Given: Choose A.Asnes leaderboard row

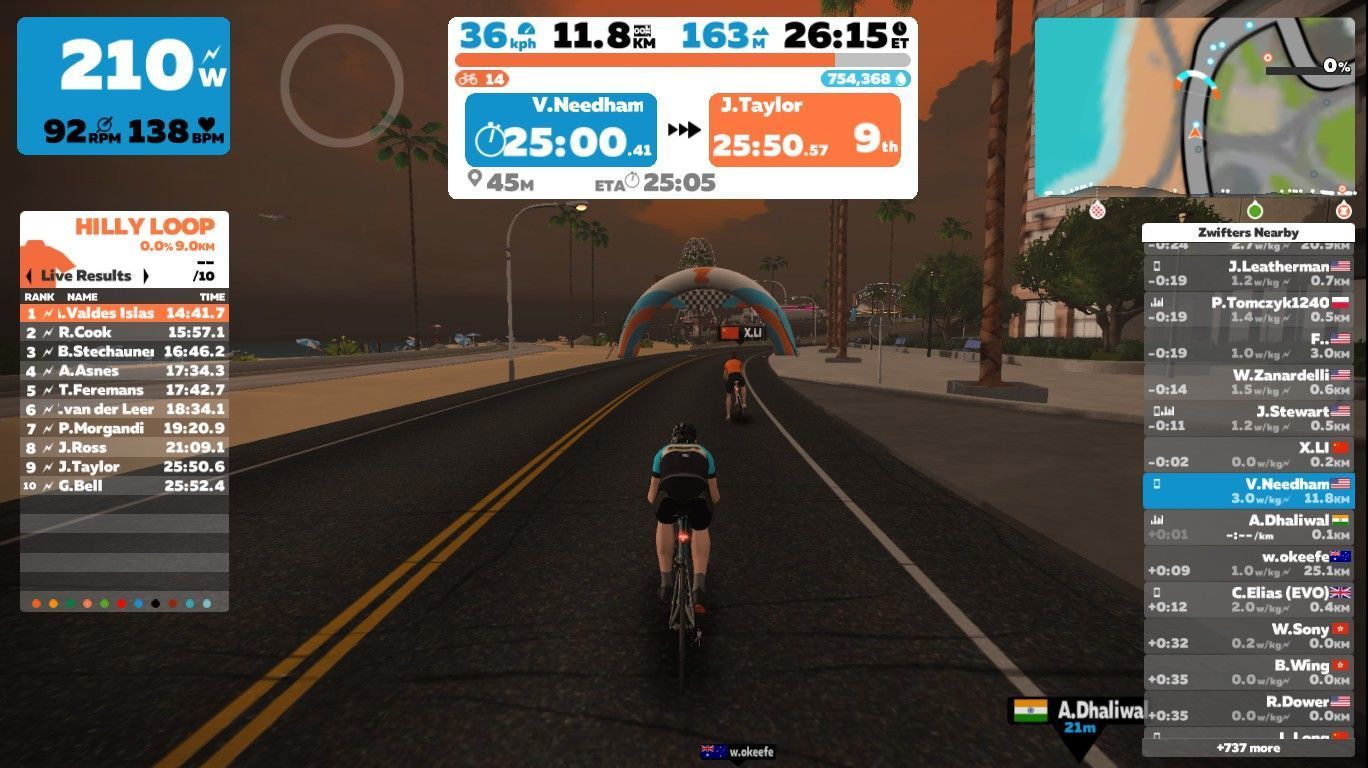Looking at the screenshot, I should pos(124,371).
